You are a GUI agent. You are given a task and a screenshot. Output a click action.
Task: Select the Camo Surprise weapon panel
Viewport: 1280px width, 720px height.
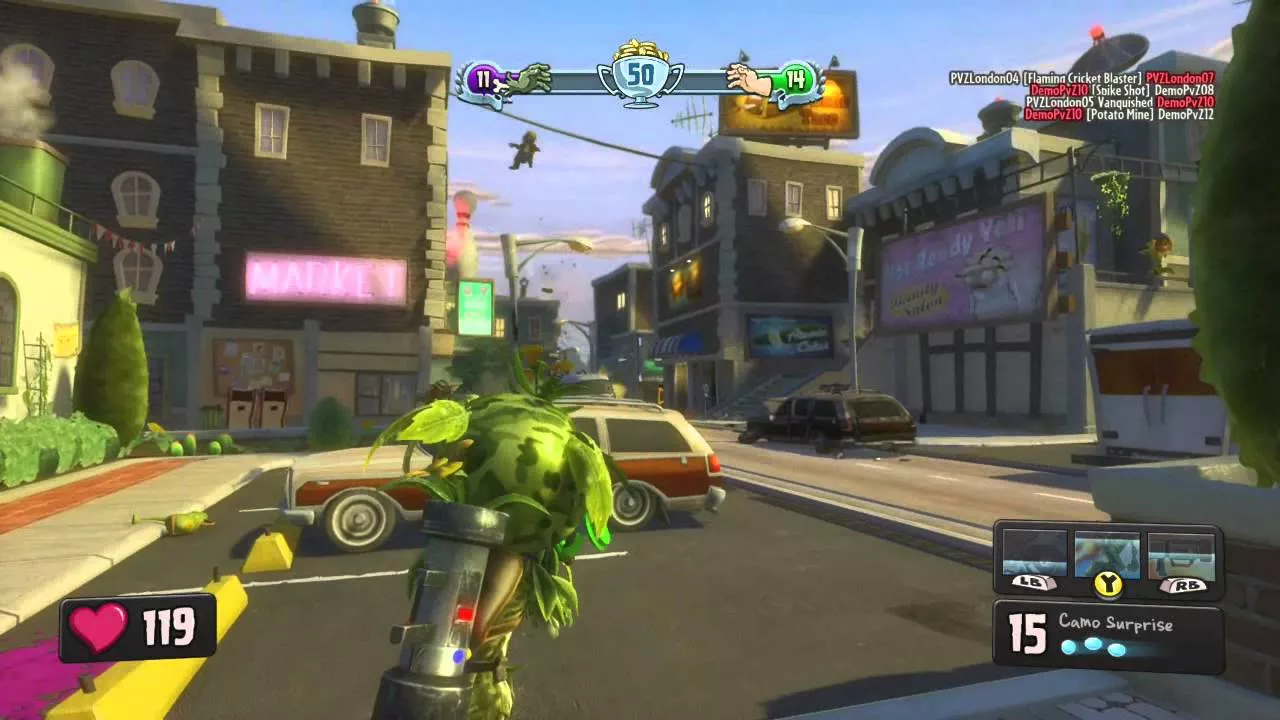coord(1108,636)
